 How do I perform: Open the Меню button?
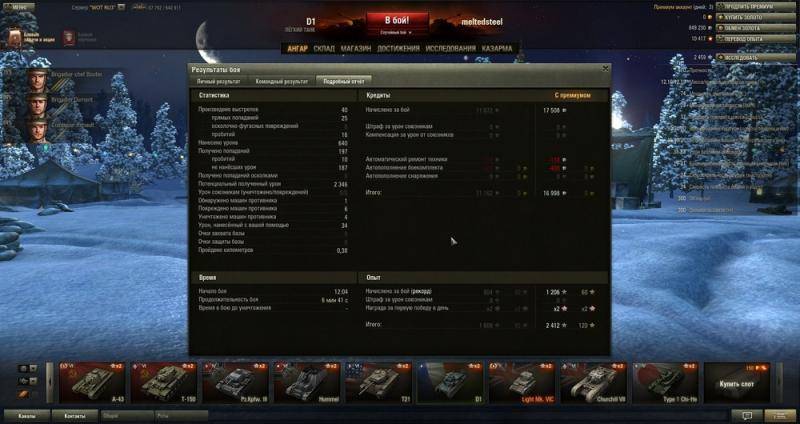pyautogui.click(x=20, y=6)
